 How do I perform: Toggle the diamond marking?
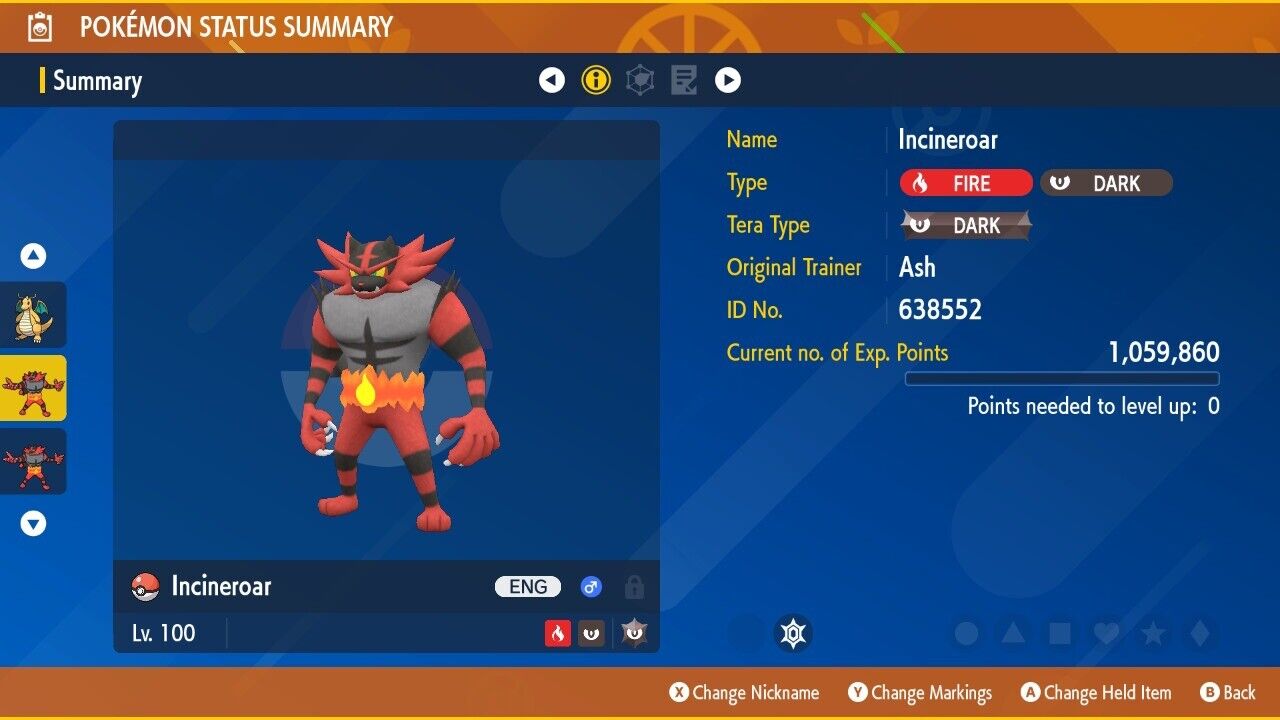pos(1200,633)
